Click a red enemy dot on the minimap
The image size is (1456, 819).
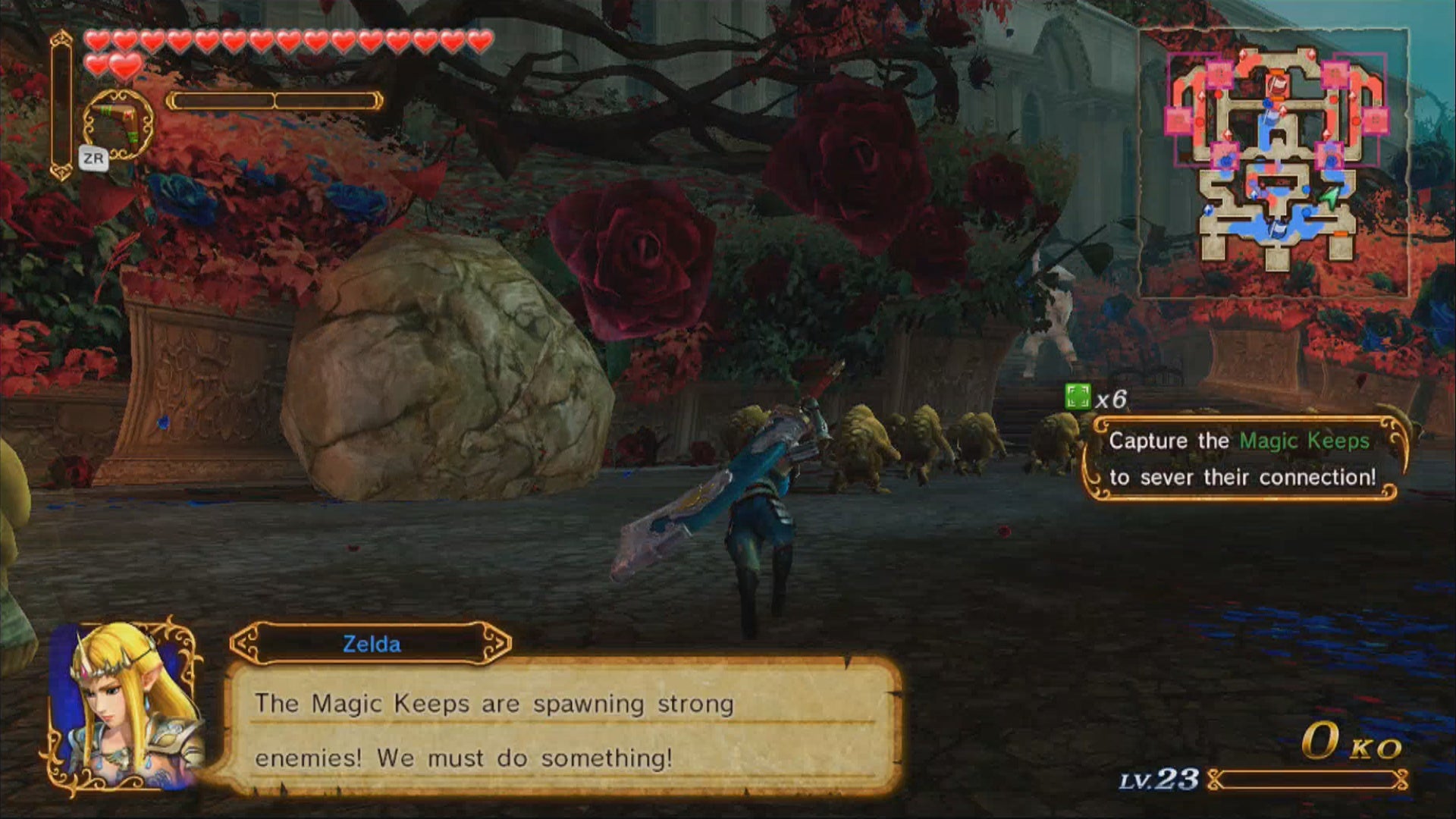[1219, 96]
